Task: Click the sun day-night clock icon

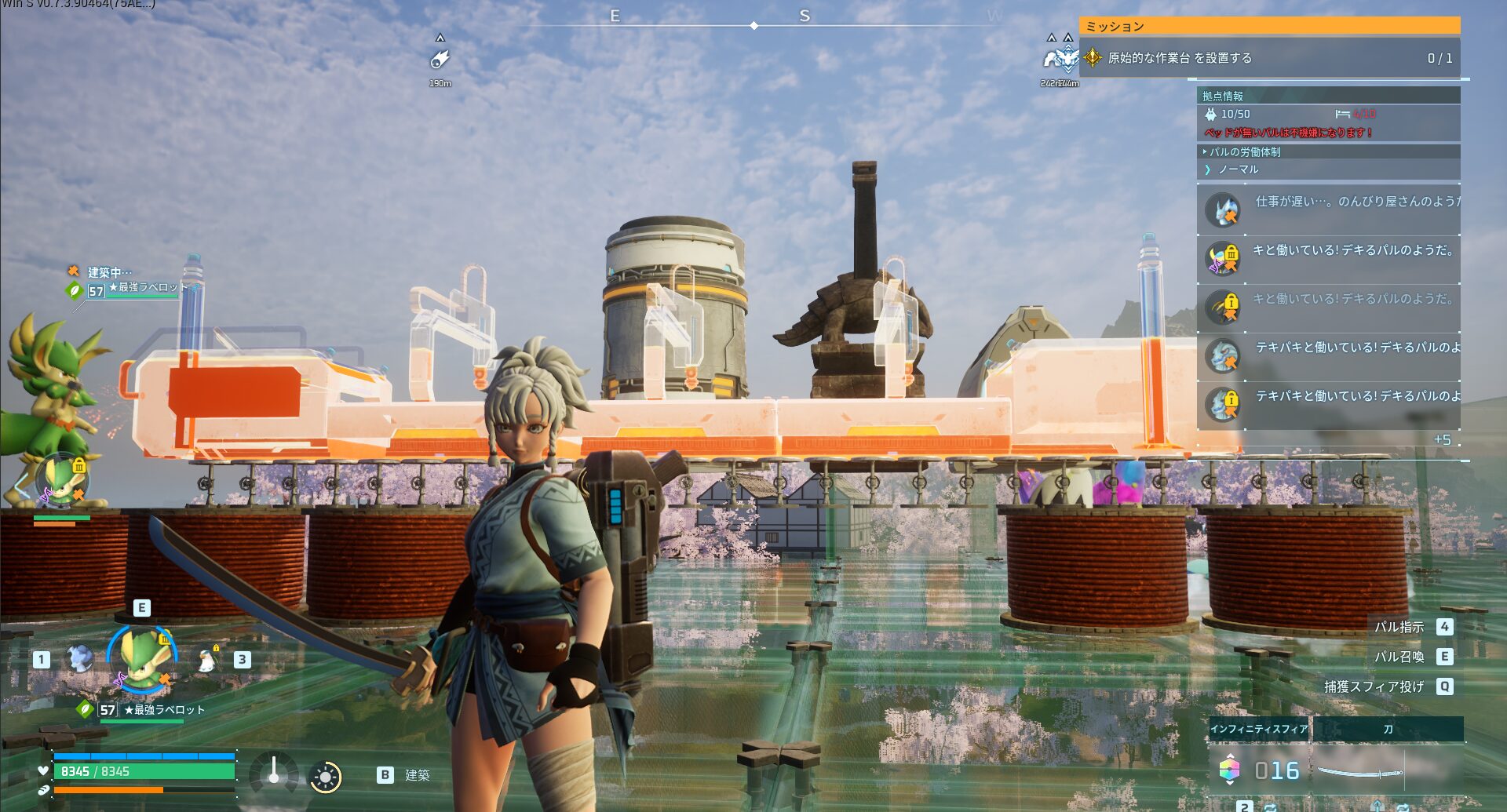Action: (x=325, y=777)
